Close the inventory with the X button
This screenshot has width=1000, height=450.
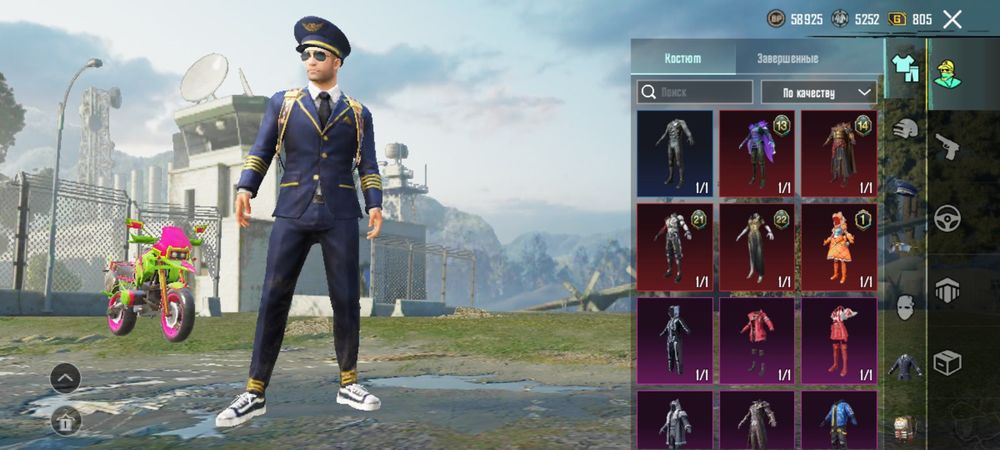coord(952,19)
